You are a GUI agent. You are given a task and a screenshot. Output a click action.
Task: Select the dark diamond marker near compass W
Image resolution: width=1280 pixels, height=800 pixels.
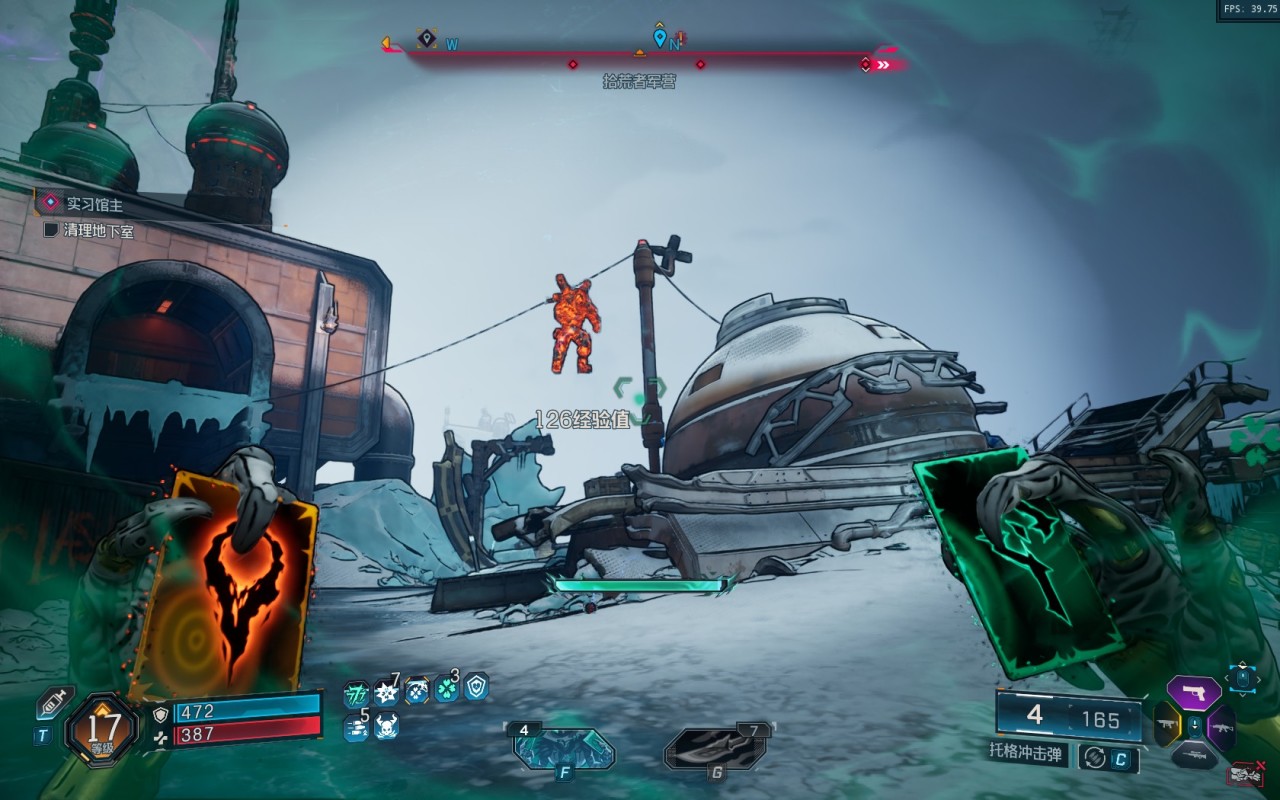pos(427,38)
